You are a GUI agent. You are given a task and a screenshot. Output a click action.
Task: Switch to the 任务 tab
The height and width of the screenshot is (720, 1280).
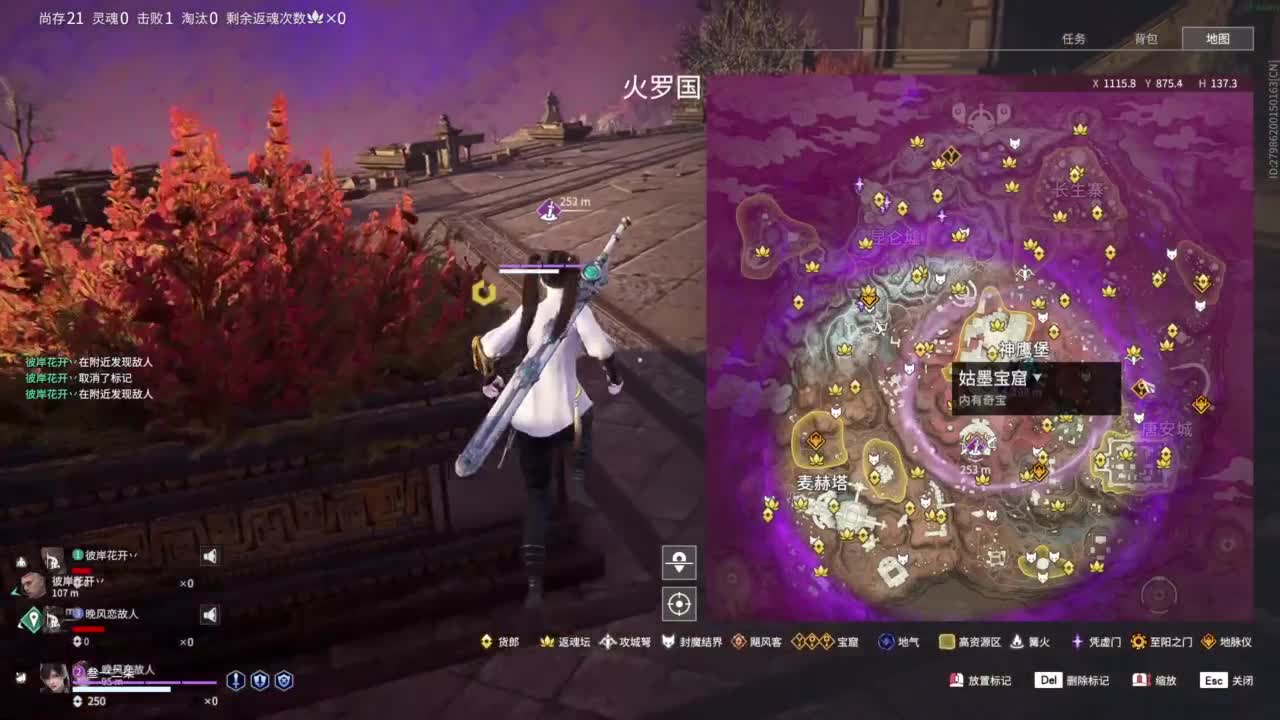1073,38
